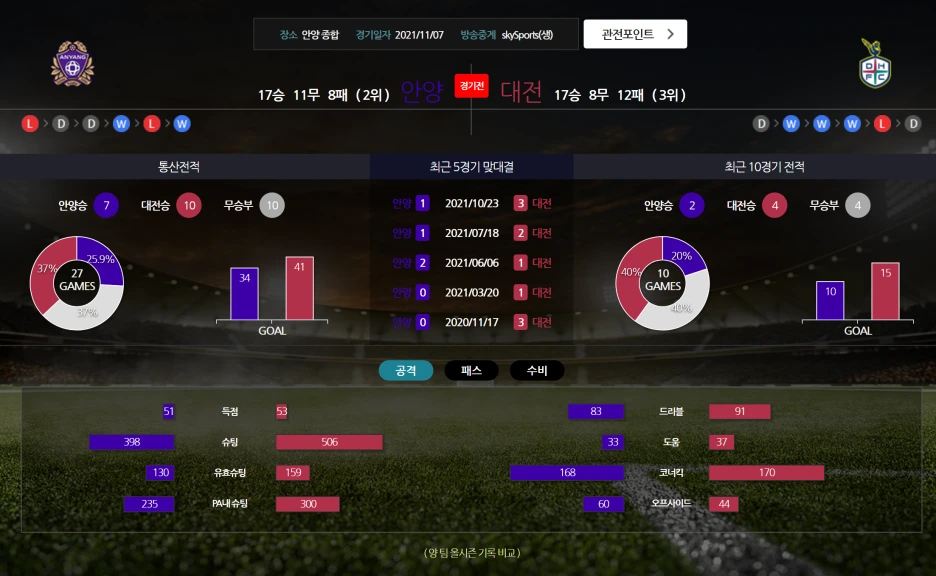Switch to the 패스 passing tab
Viewport: 936px width, 576px height.
[471, 371]
